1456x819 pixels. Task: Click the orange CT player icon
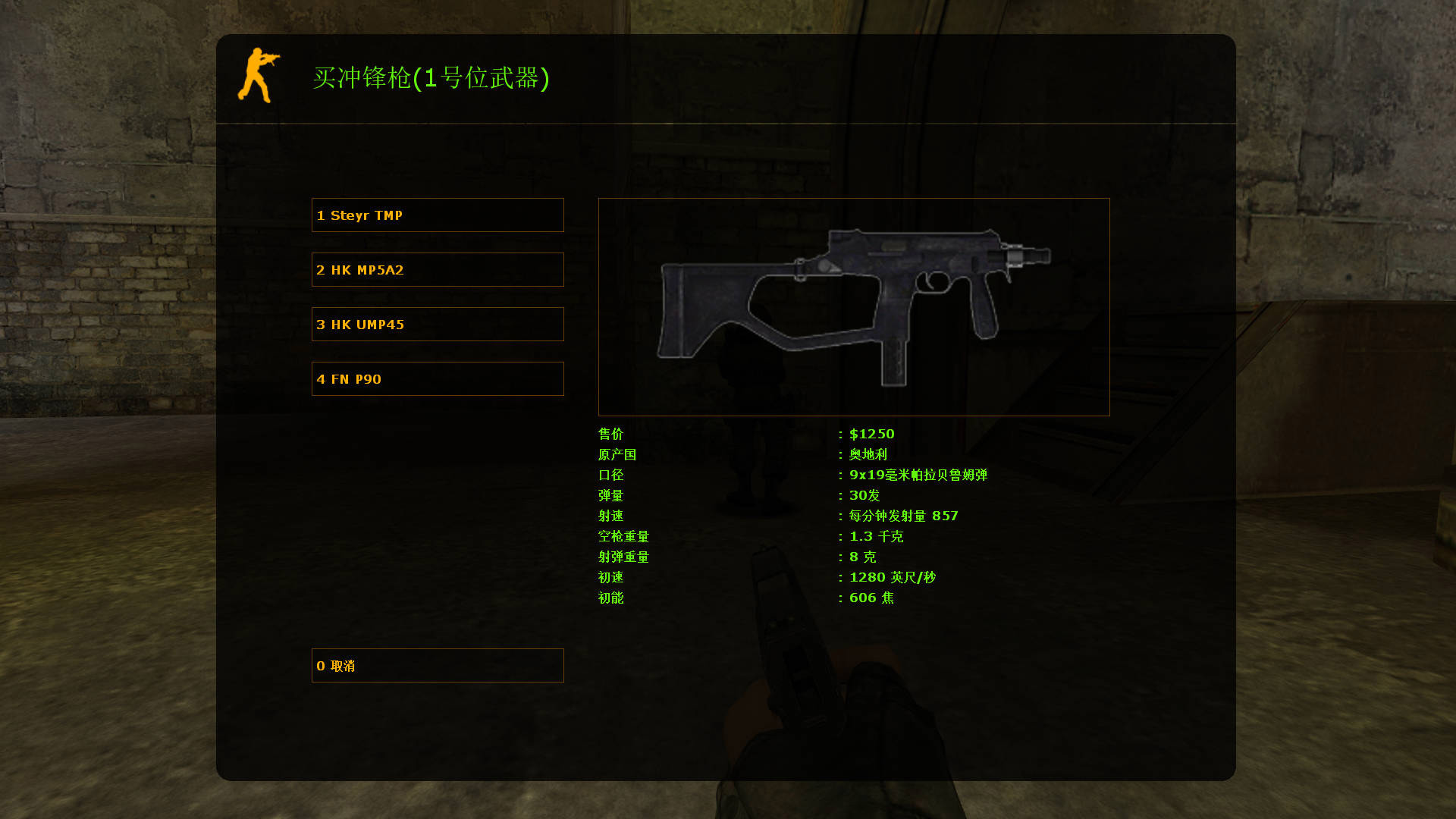pyautogui.click(x=261, y=75)
